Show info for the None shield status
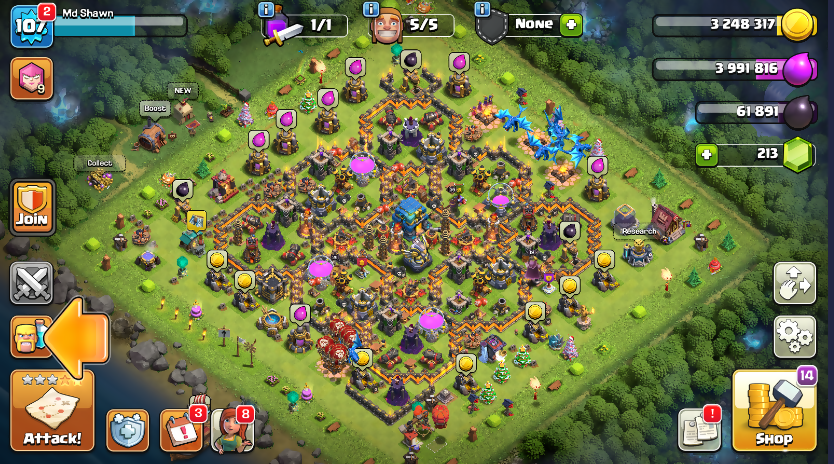 [483, 9]
